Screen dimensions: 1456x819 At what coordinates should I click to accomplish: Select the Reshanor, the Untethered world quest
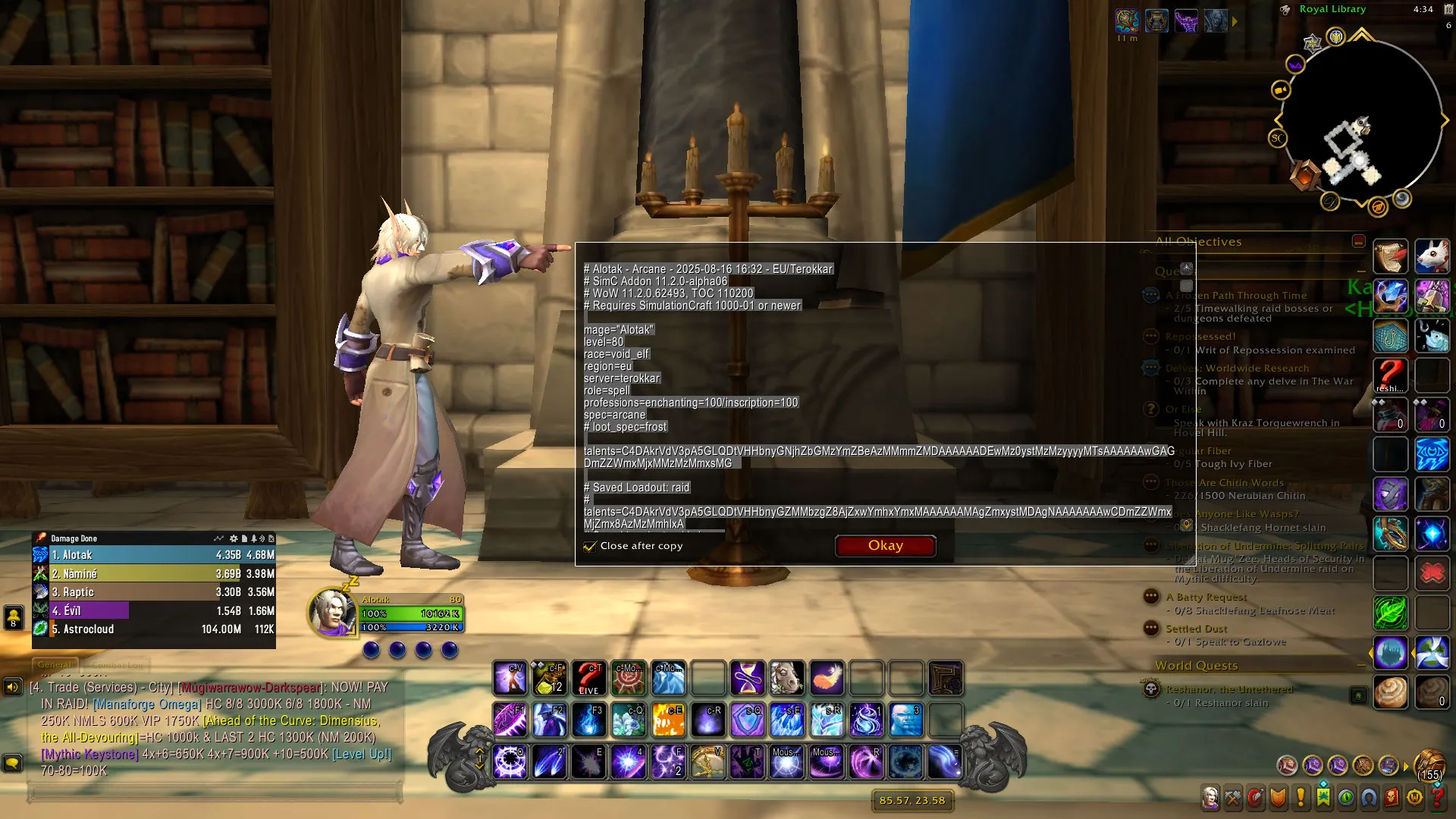pos(1228,689)
